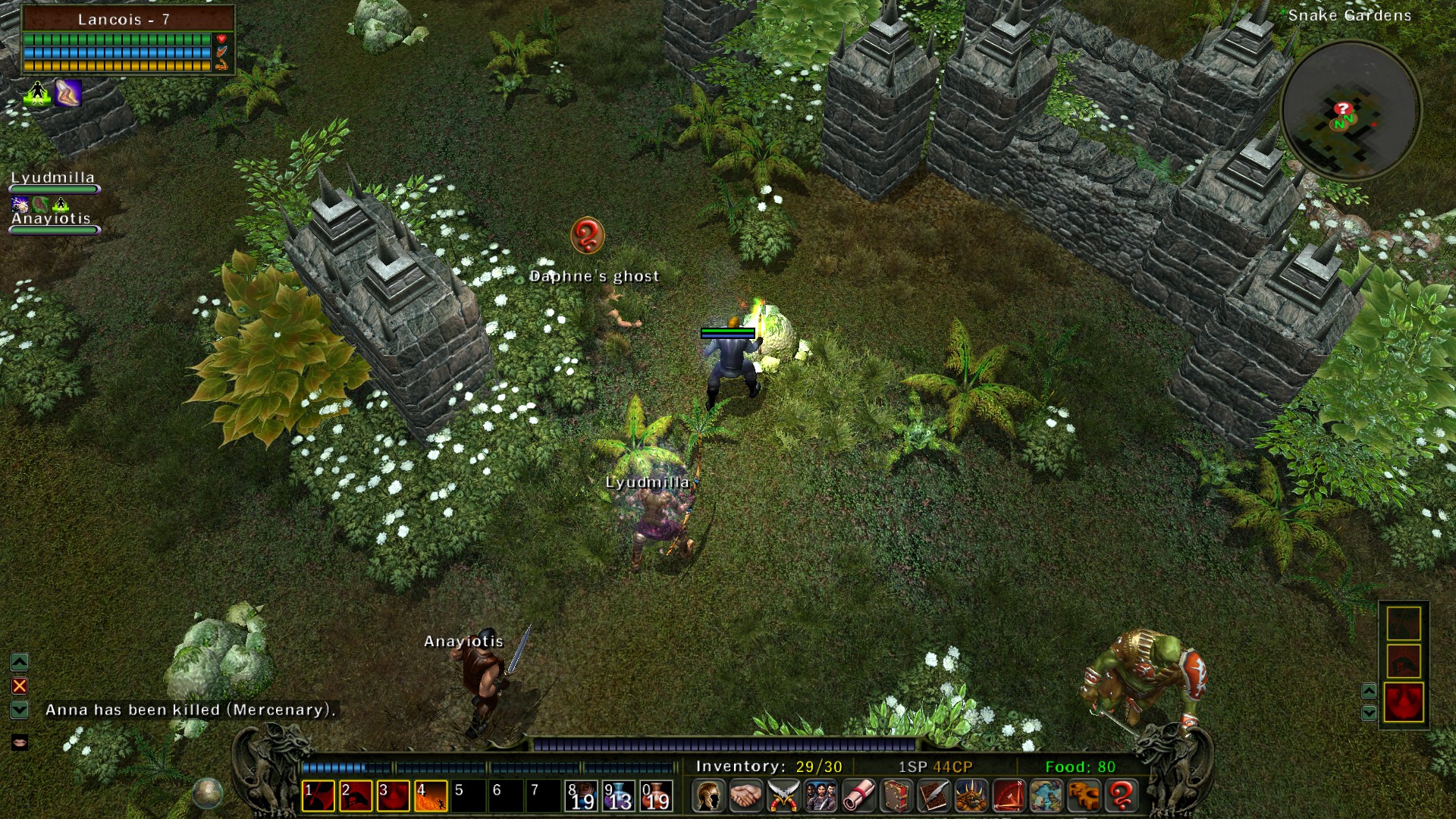Open help with the red question mark

(1122, 795)
